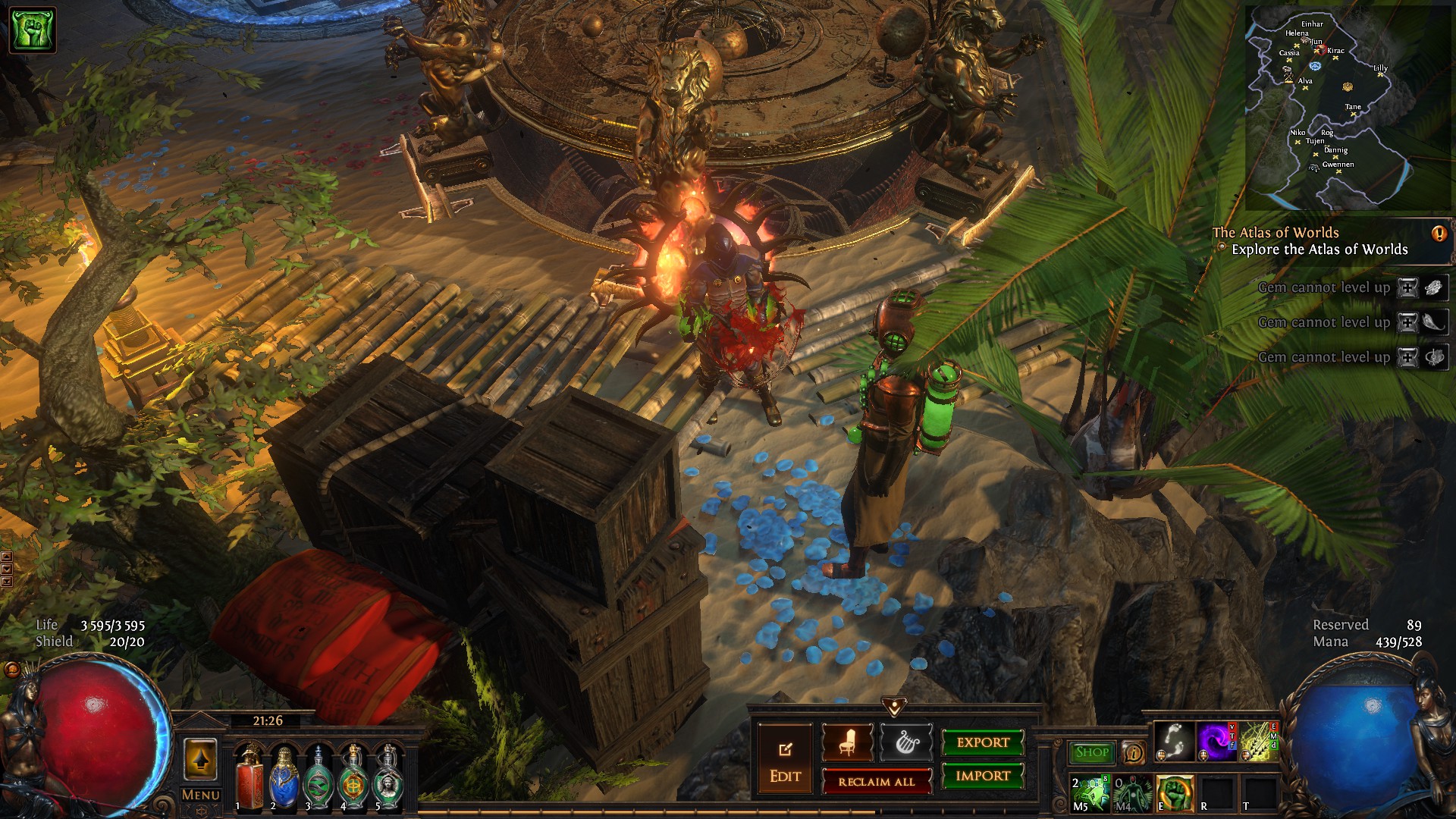Open the in-game Shop

1091,752
